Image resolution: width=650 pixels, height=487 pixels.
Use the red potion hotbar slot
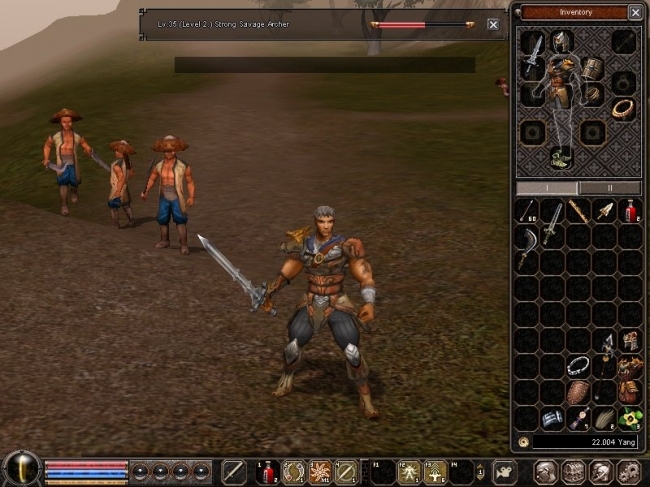[267, 472]
